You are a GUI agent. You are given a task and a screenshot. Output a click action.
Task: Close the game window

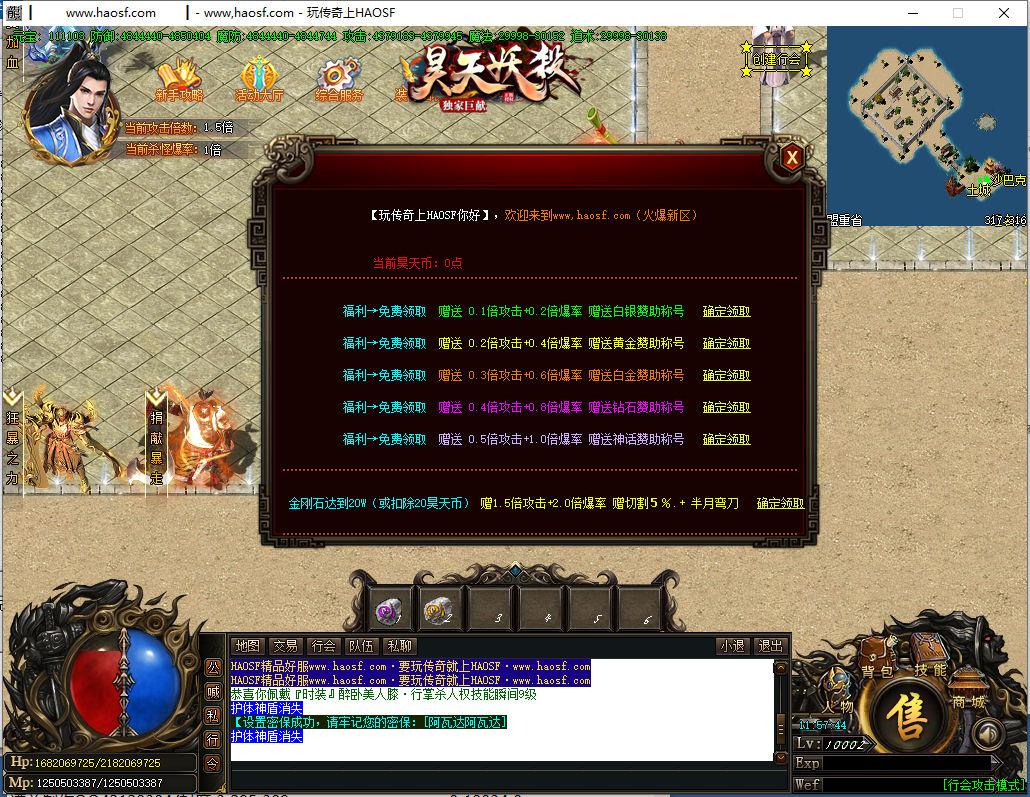(1004, 13)
